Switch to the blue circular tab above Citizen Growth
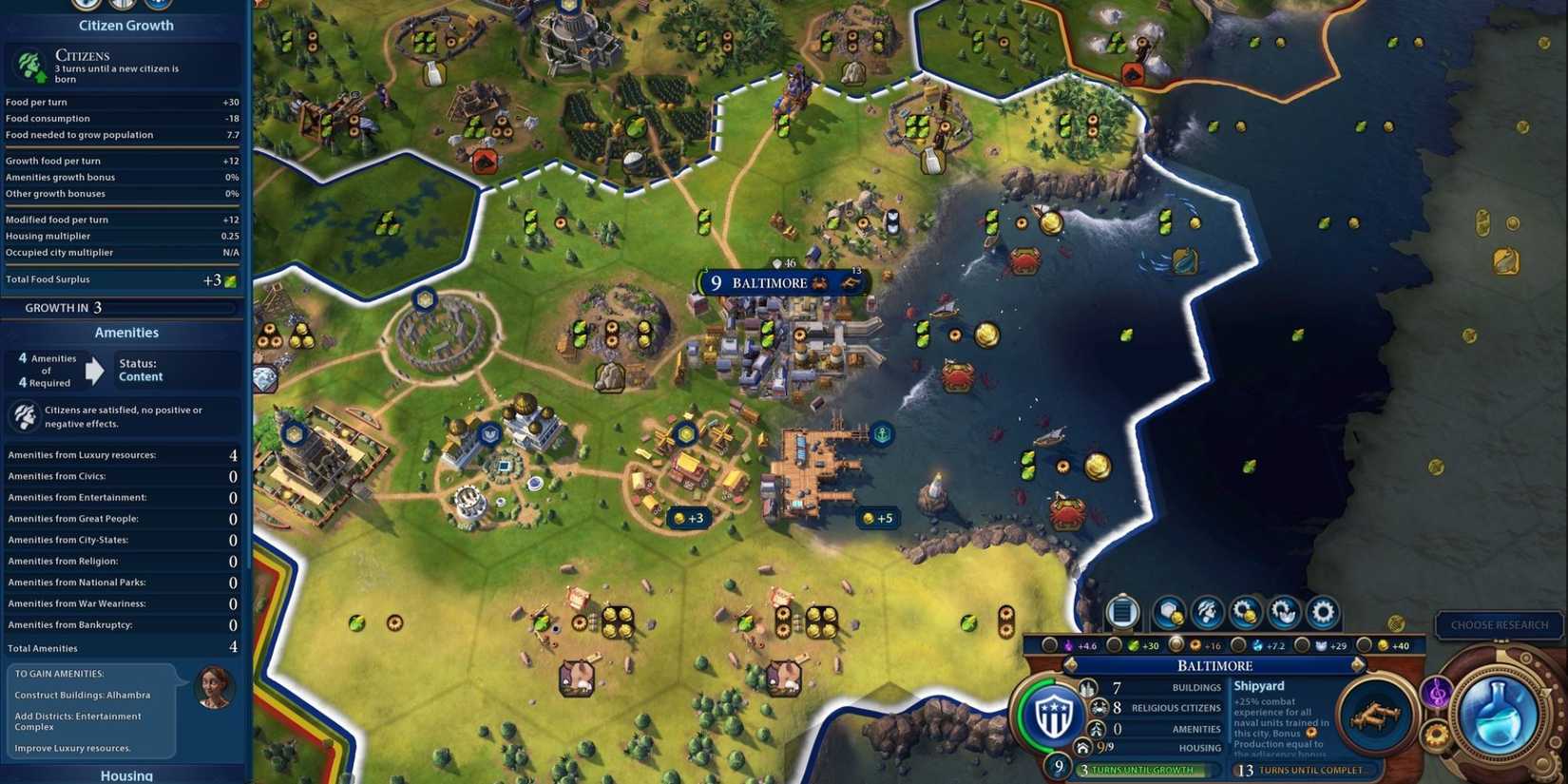Image resolution: width=1568 pixels, height=784 pixels. point(158,6)
